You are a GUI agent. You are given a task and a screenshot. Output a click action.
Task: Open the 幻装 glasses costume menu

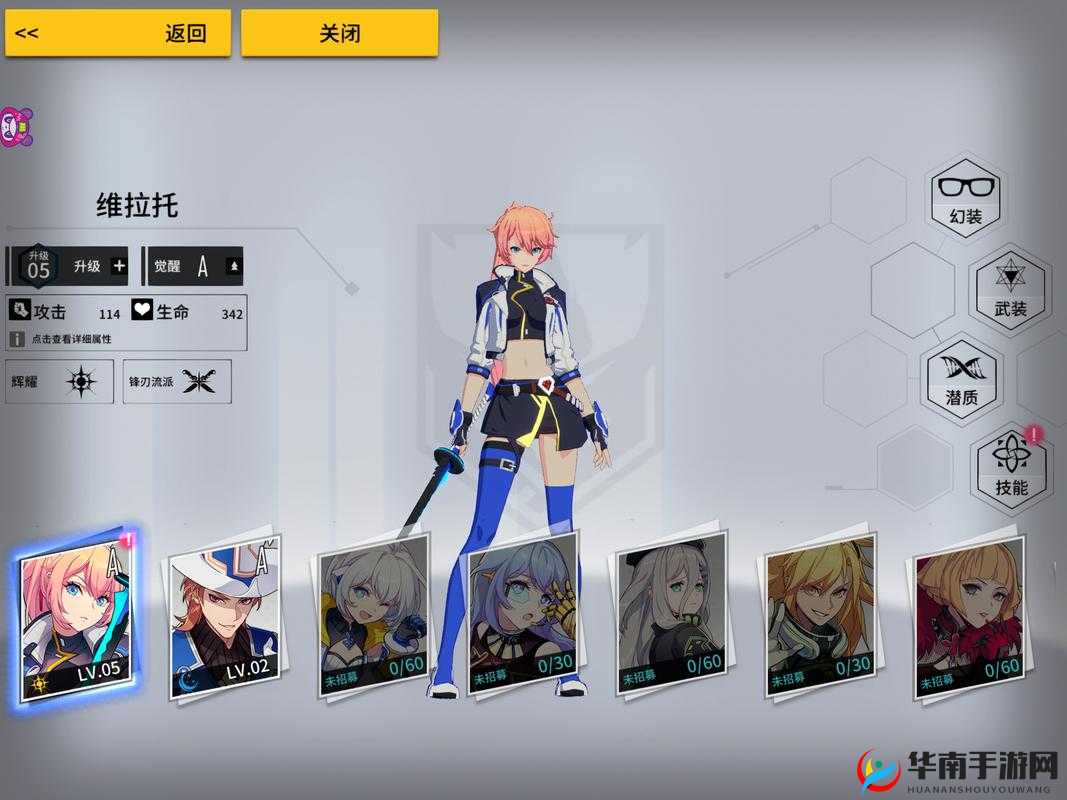coord(965,196)
